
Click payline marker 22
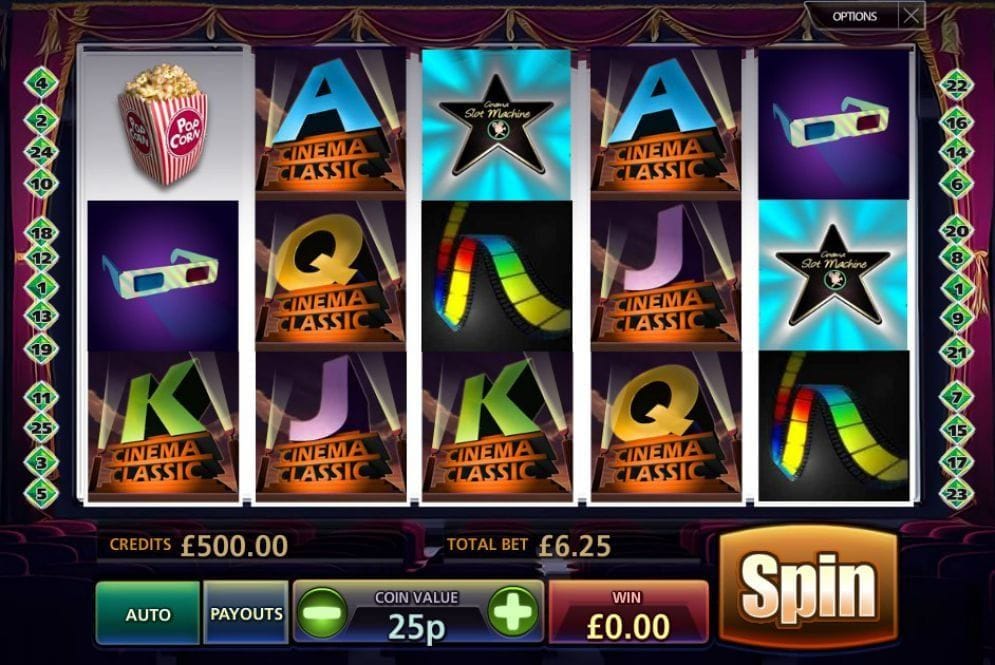(955, 87)
